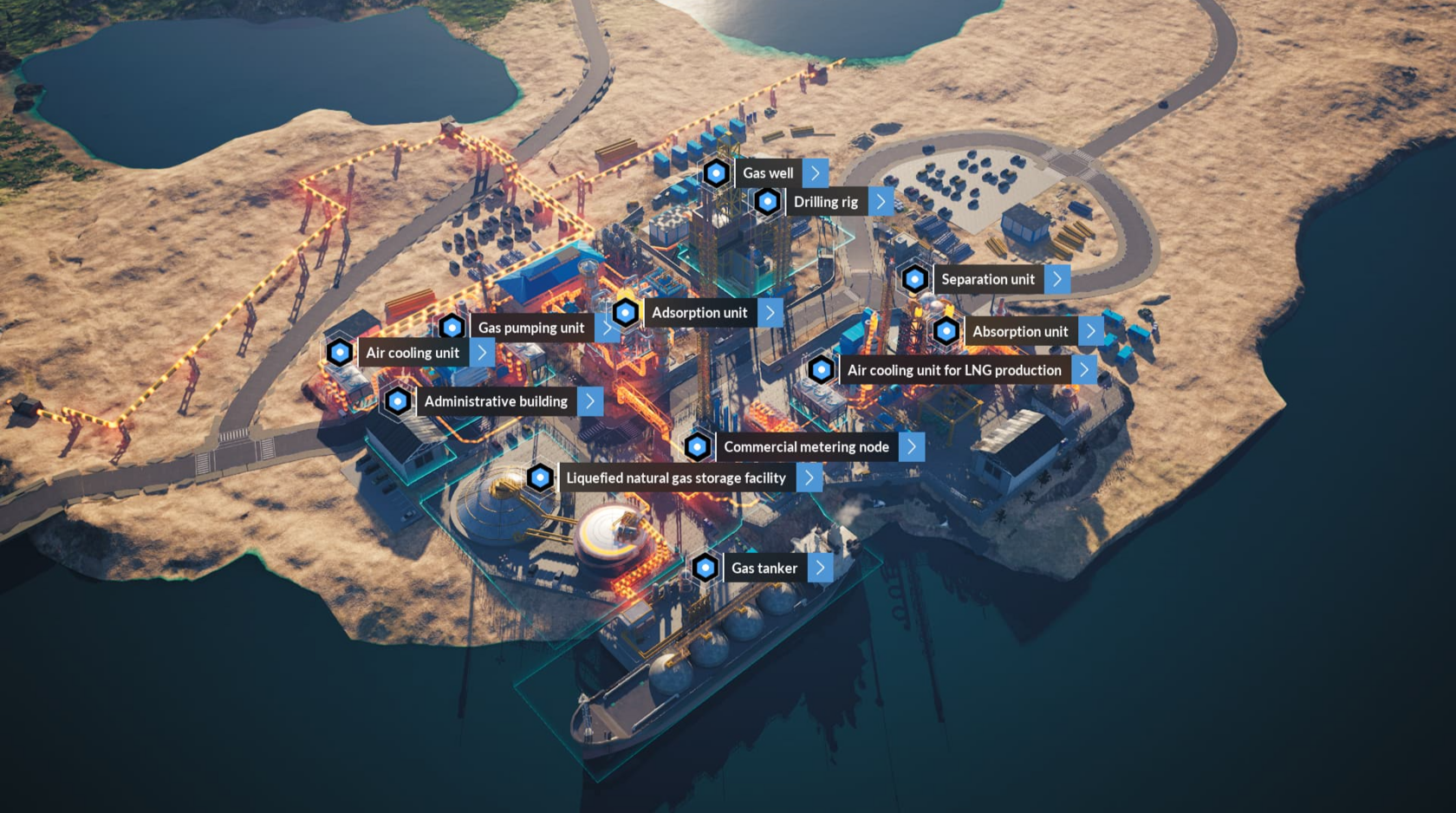The image size is (1456, 813).
Task: Select the Drilling rig marker
Action: pyautogui.click(x=767, y=202)
